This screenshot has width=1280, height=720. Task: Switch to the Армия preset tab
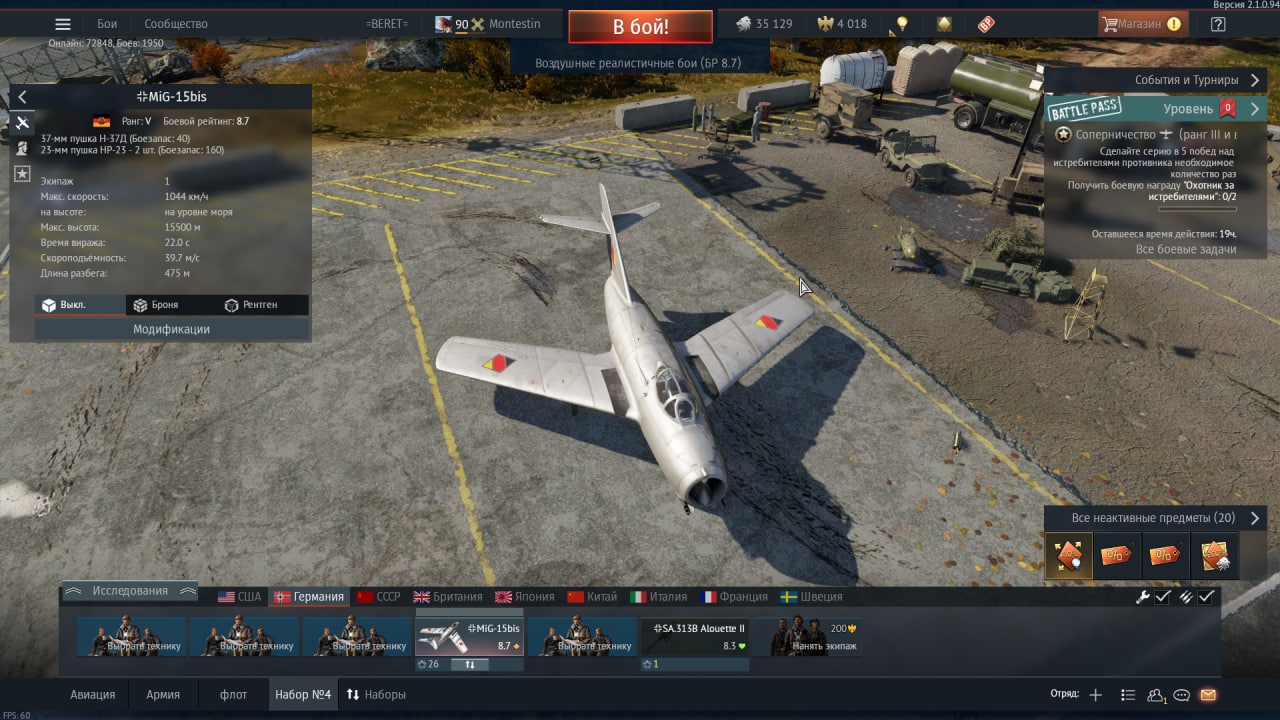(163, 695)
